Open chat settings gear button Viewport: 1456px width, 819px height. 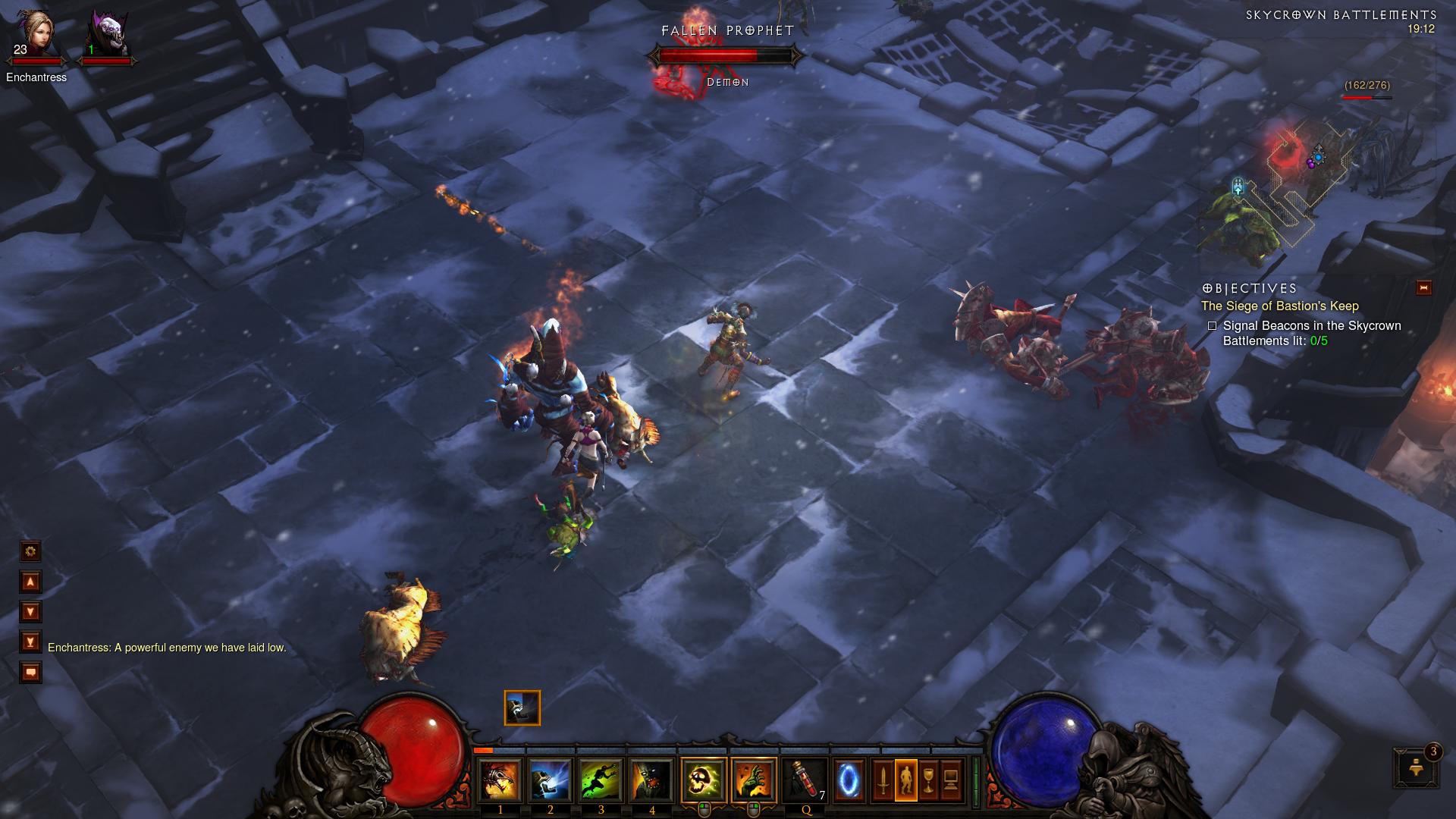point(30,551)
